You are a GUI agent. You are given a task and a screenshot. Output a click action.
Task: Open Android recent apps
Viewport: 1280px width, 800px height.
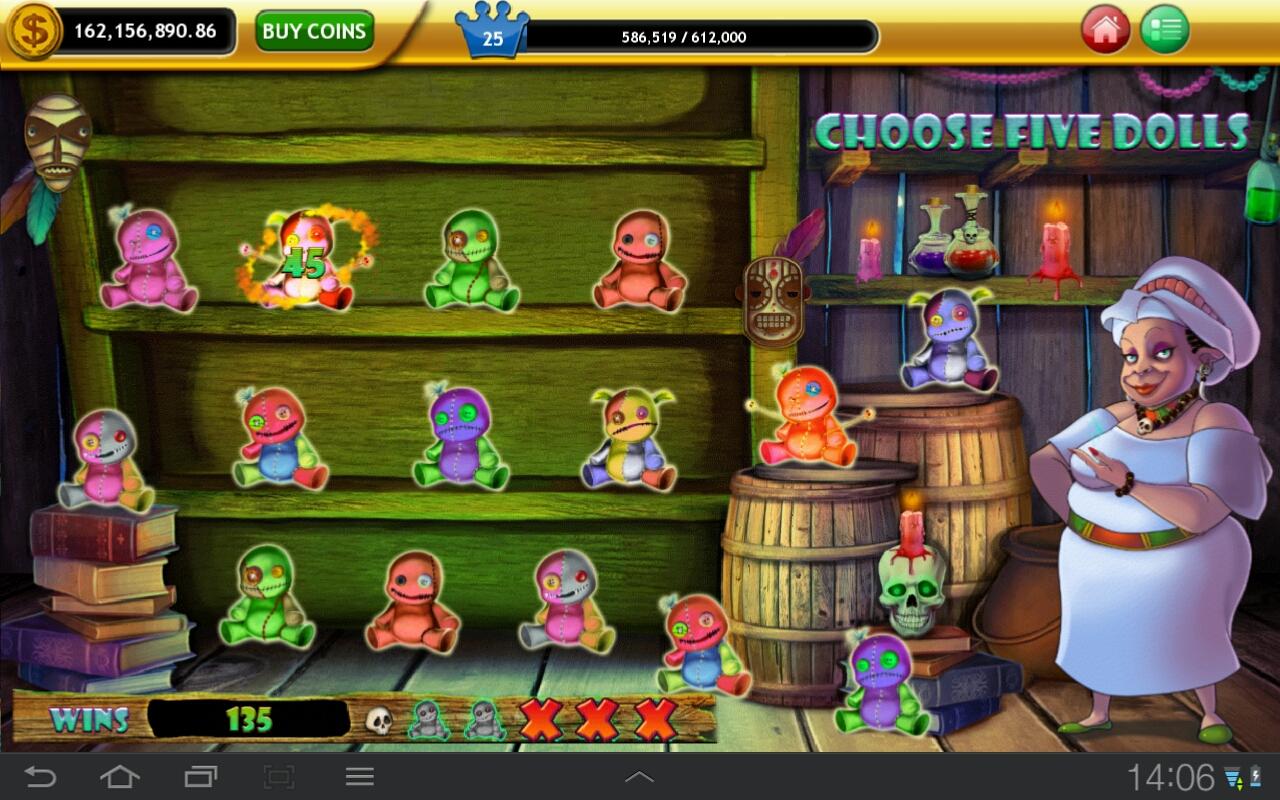click(200, 776)
